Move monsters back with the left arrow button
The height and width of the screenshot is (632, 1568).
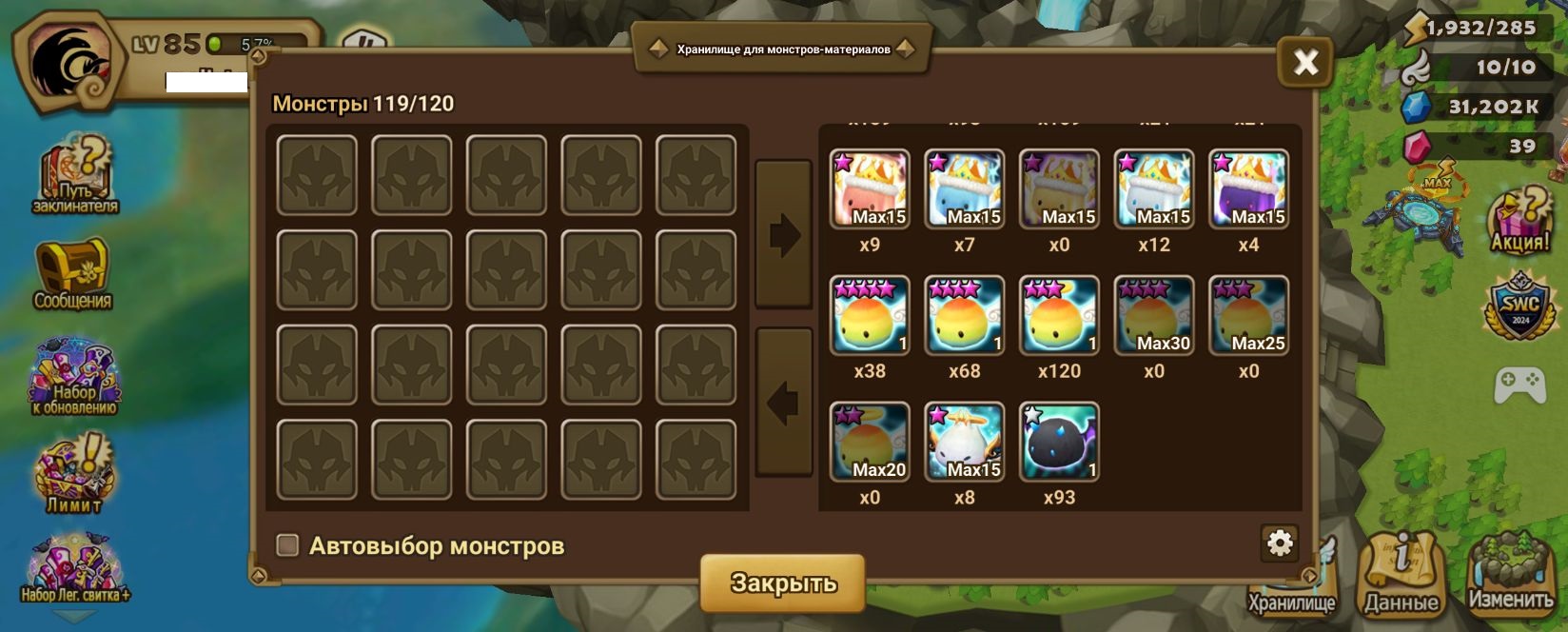(x=784, y=403)
